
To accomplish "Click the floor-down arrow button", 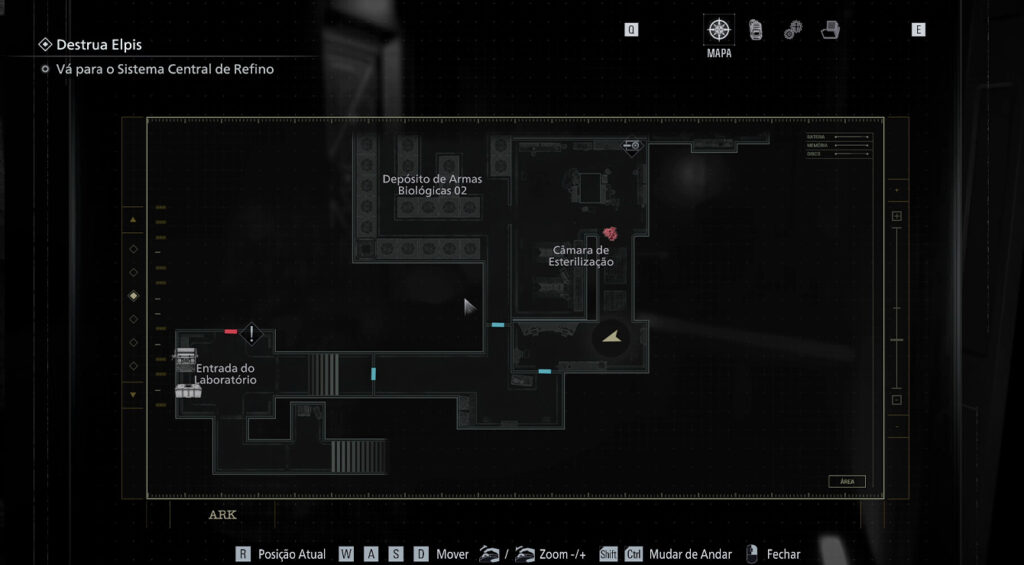I will pyautogui.click(x=133, y=394).
